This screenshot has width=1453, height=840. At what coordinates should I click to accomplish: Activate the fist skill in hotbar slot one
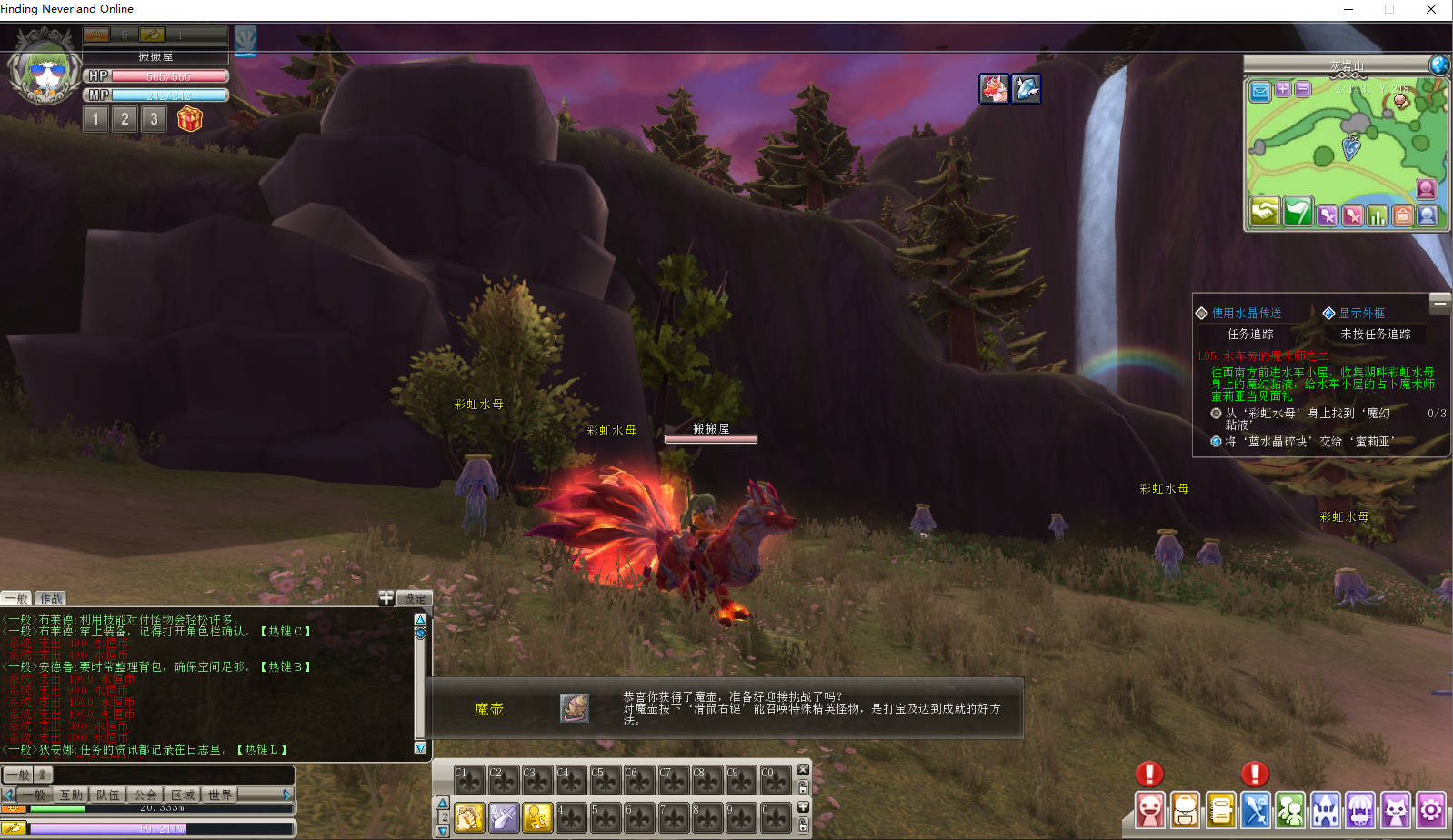(x=469, y=817)
